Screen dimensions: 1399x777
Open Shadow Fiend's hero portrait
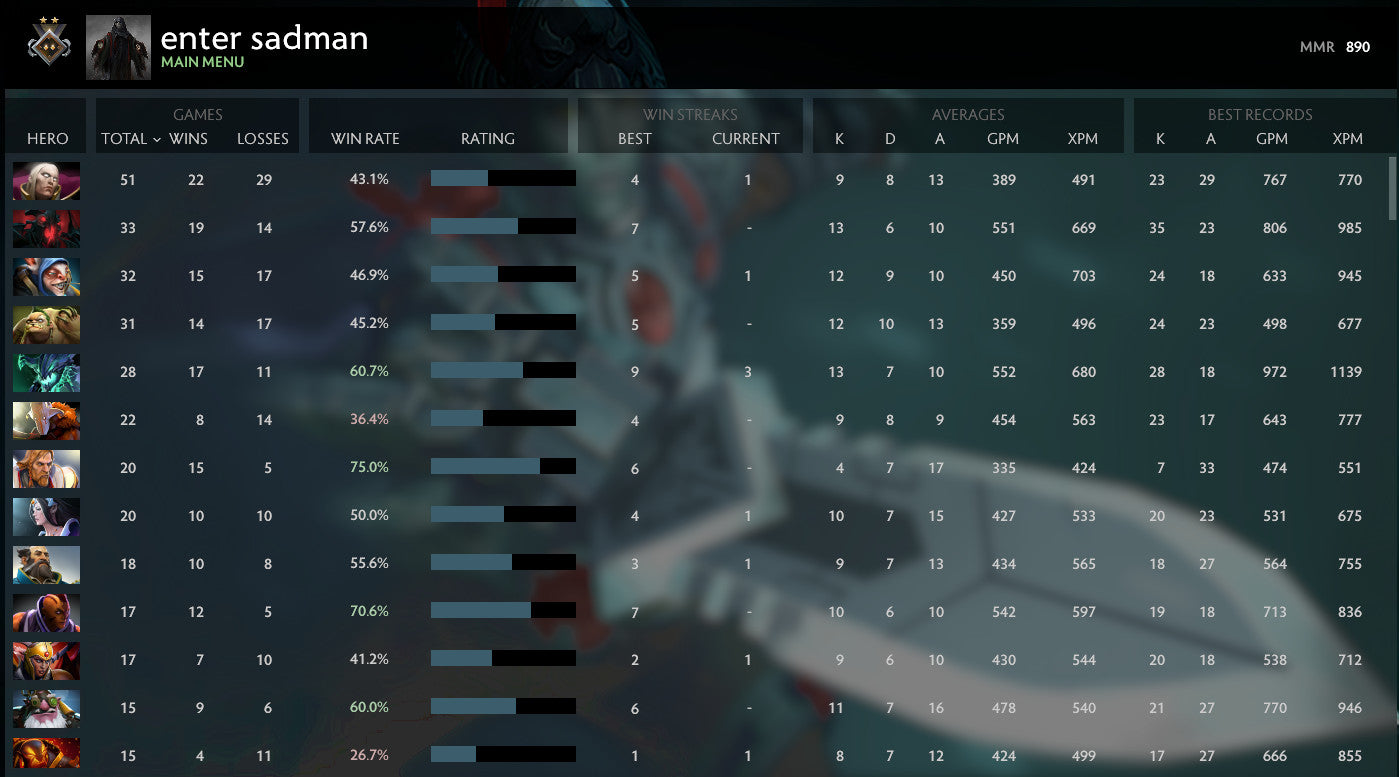46,228
